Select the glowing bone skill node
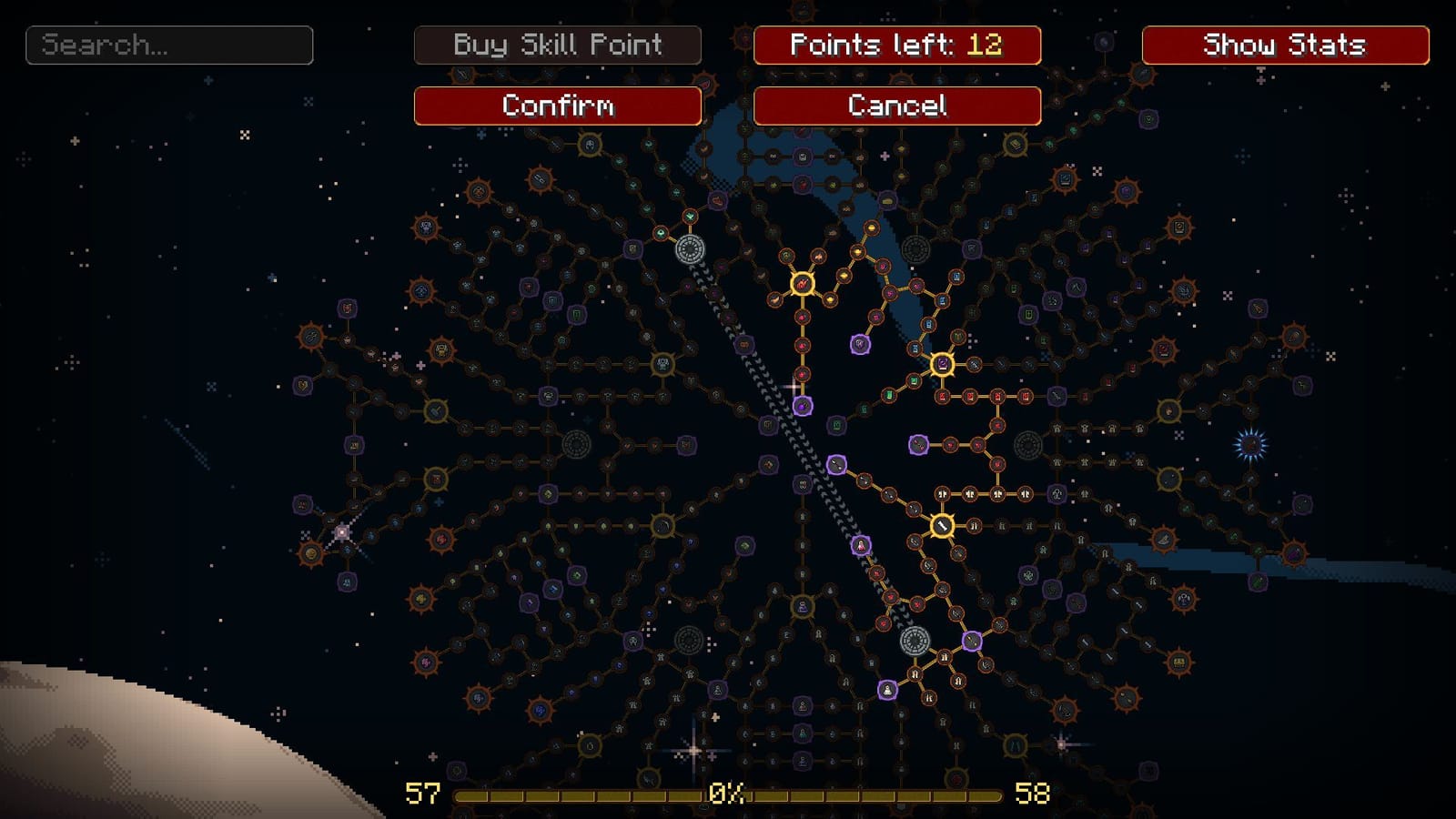This screenshot has height=819, width=1456. [942, 525]
